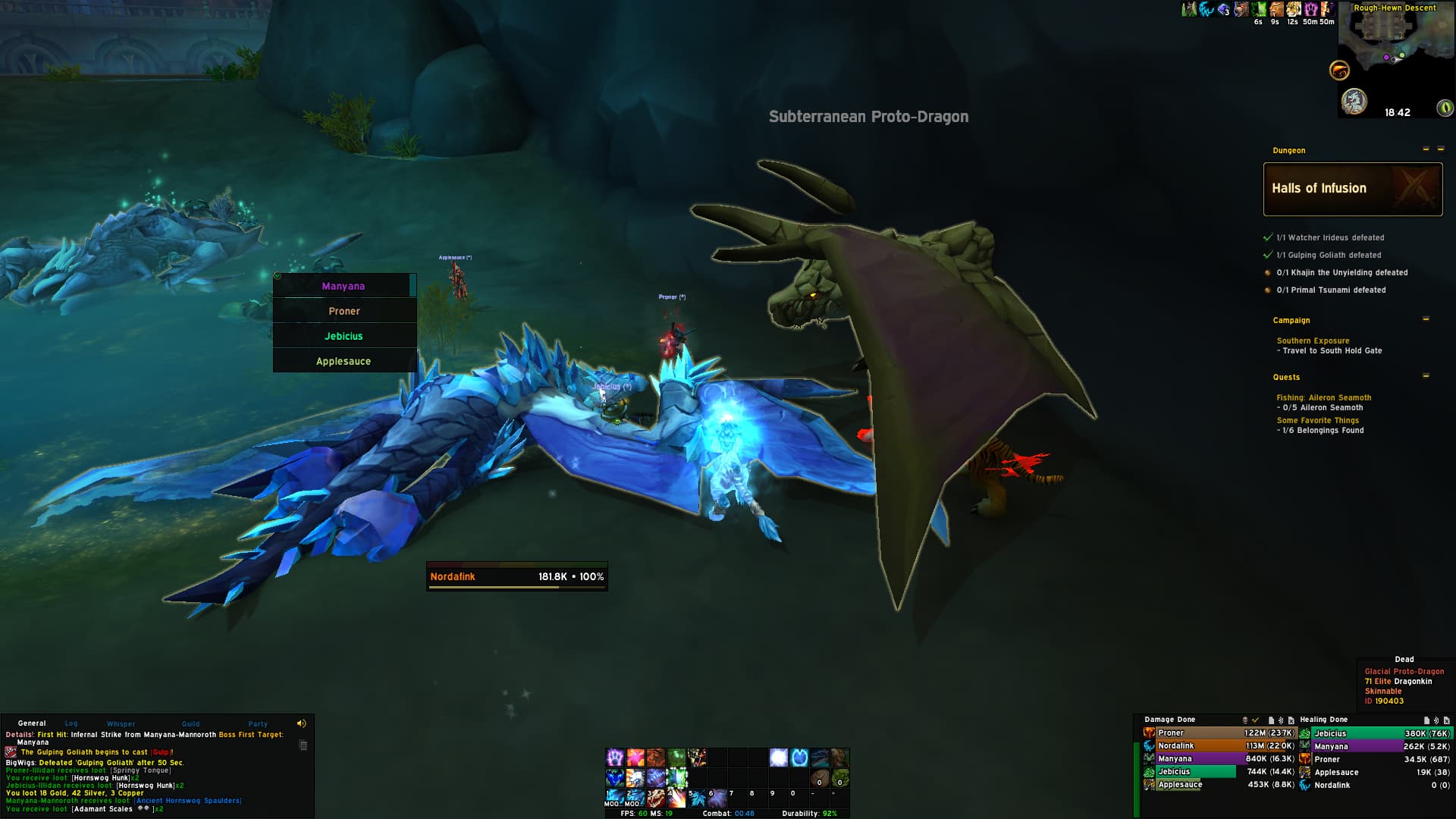Toggle the checkmark in the Damage Done header
Image resolution: width=1456 pixels, height=819 pixels.
(1255, 720)
